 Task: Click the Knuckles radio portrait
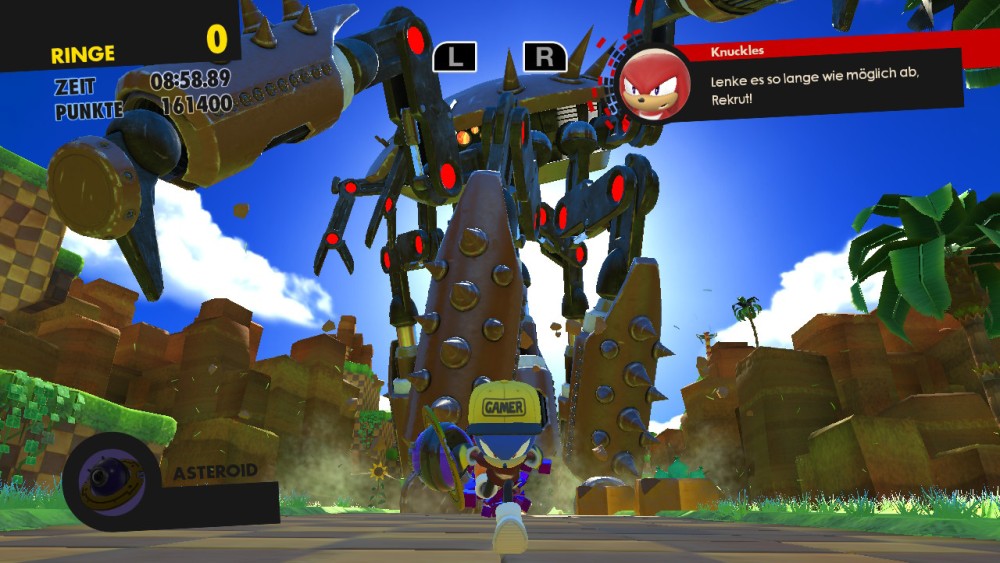coord(655,85)
